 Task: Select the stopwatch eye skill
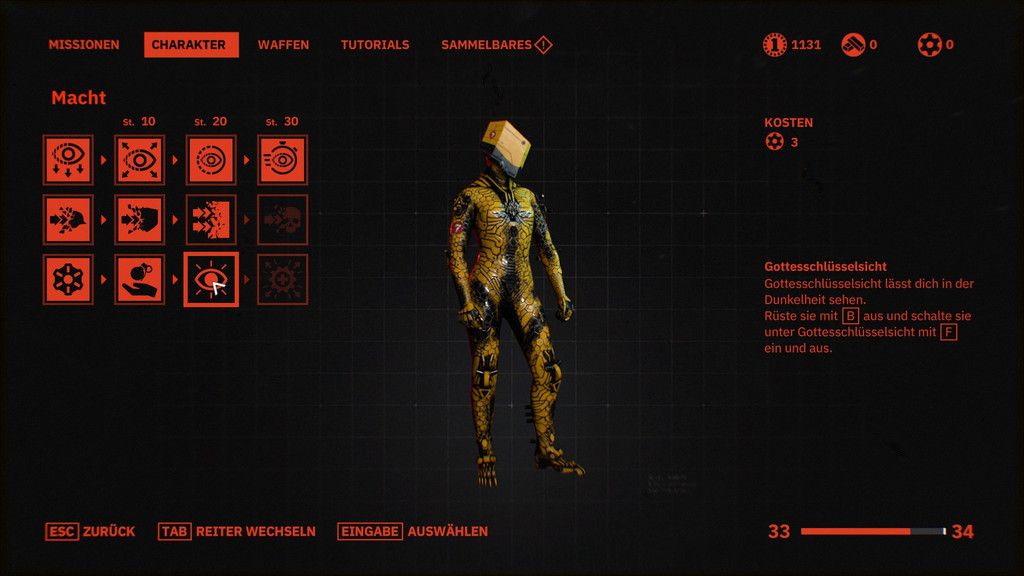coord(283,160)
